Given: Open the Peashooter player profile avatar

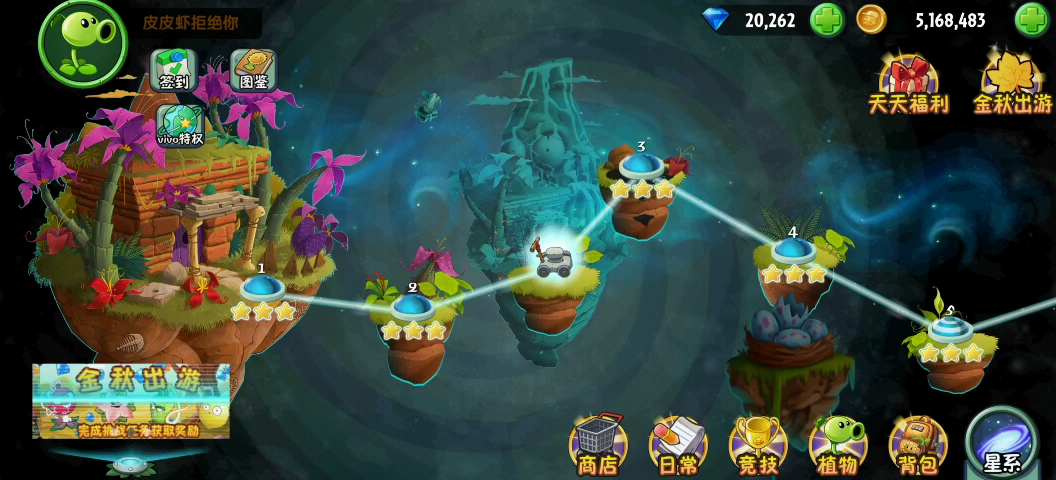Looking at the screenshot, I should point(82,42).
